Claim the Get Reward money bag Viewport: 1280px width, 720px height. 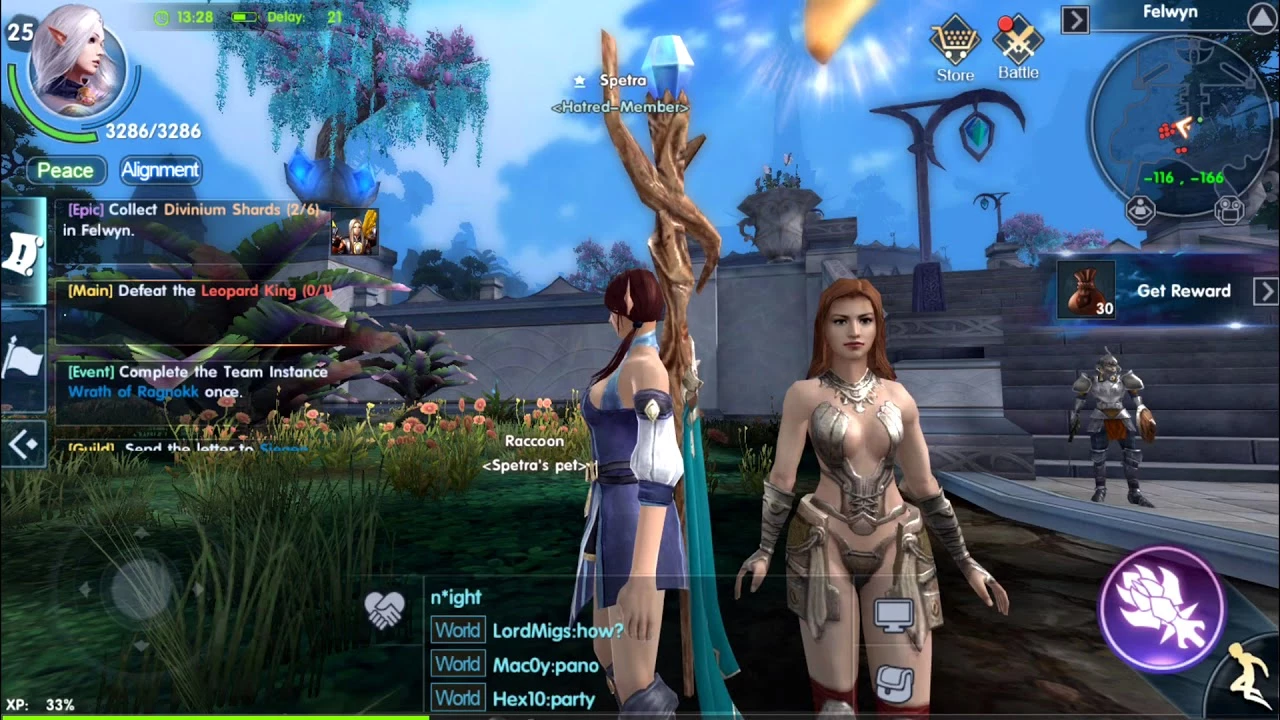(x=1086, y=290)
